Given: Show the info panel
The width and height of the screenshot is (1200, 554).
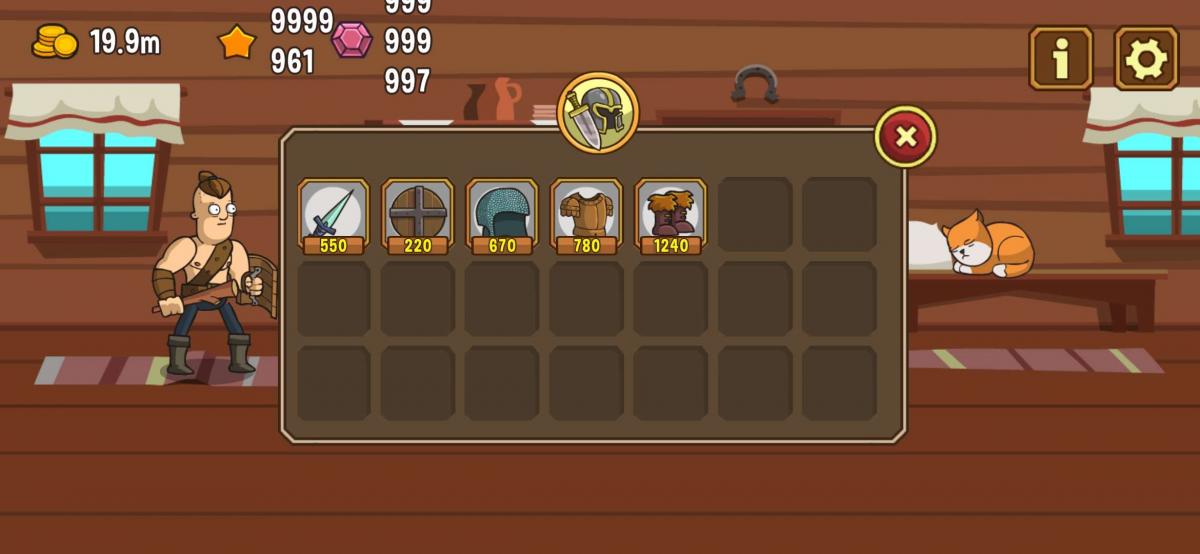Looking at the screenshot, I should pyautogui.click(x=1060, y=59).
